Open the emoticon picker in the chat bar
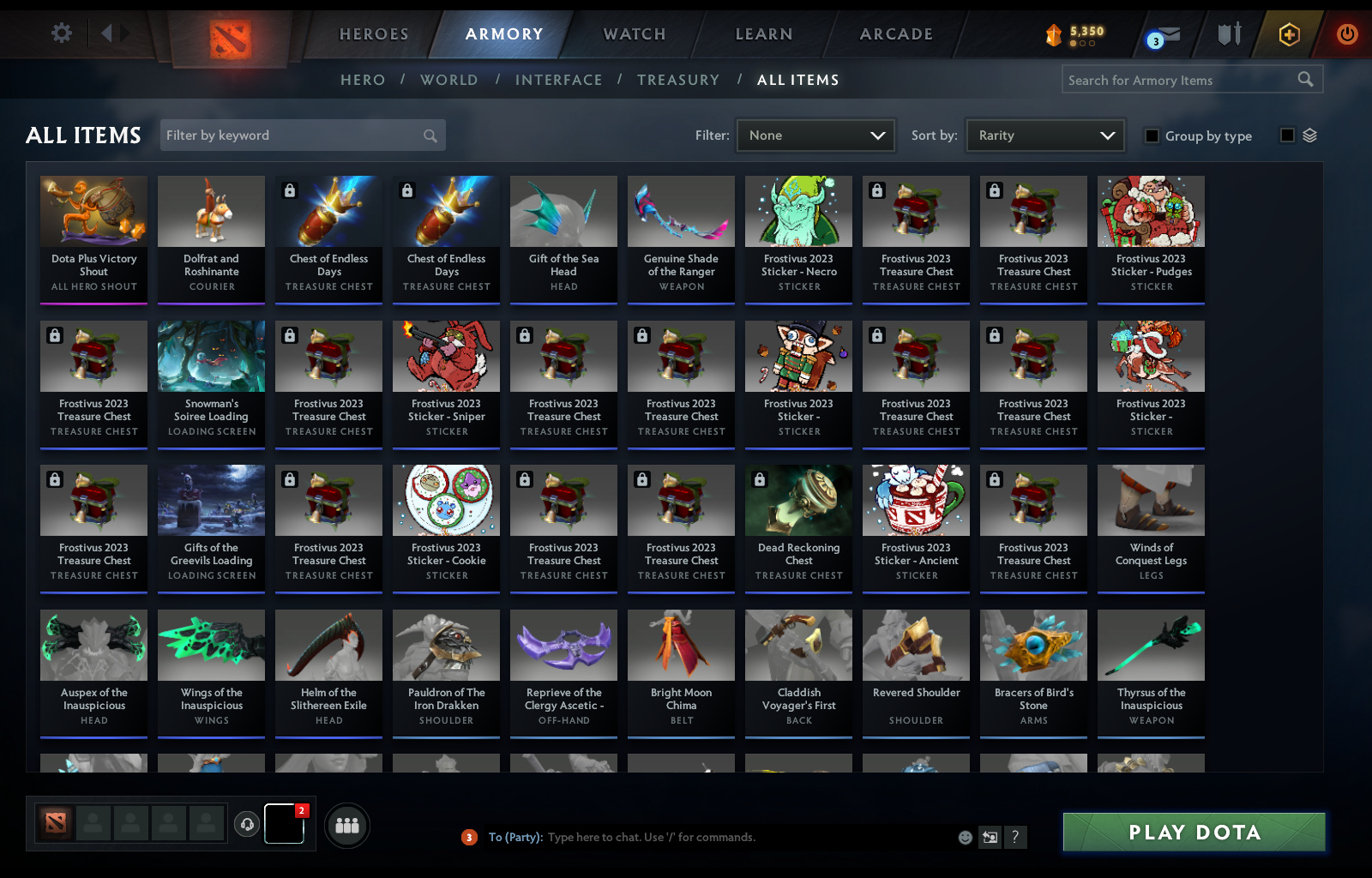1372x878 pixels. click(x=965, y=838)
